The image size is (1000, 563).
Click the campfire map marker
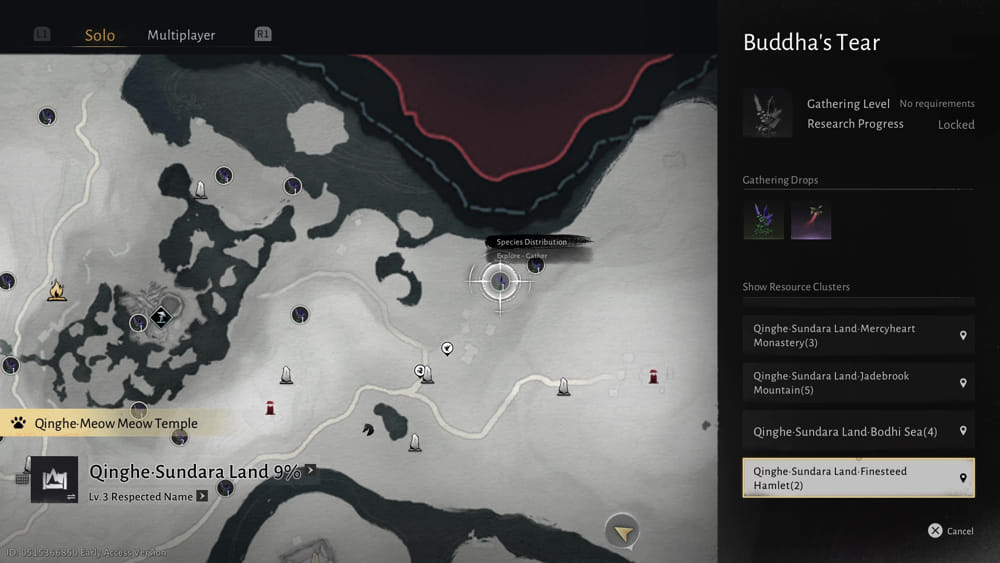(57, 291)
